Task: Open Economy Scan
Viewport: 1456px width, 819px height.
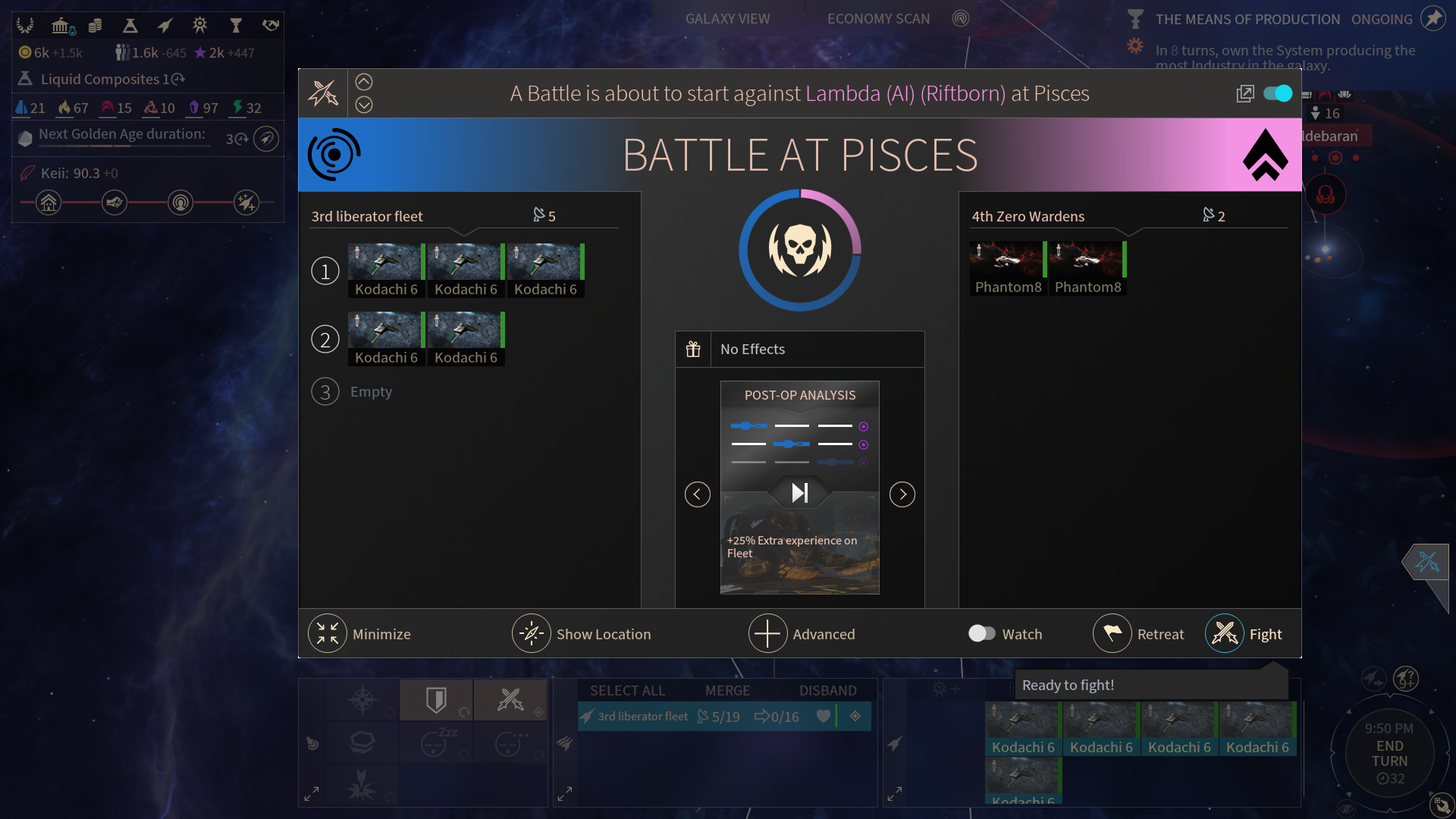Action: coord(878,19)
